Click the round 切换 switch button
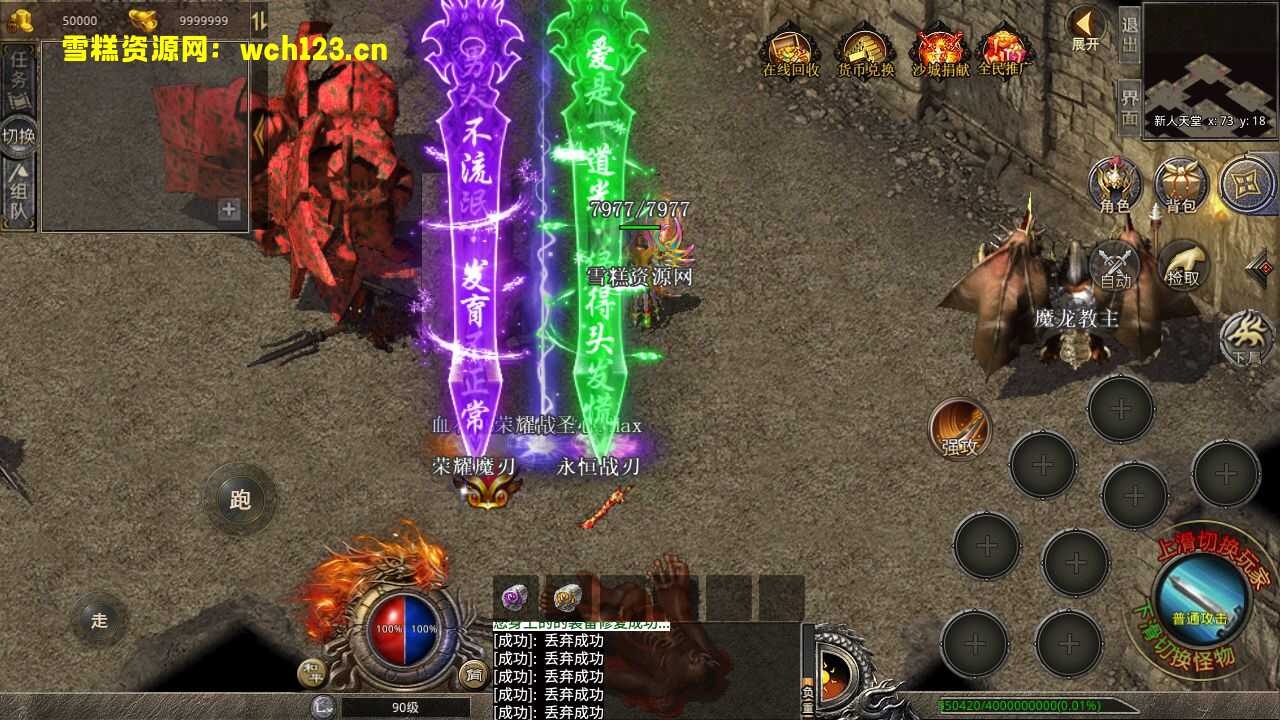The height and width of the screenshot is (720, 1280). click(x=19, y=135)
